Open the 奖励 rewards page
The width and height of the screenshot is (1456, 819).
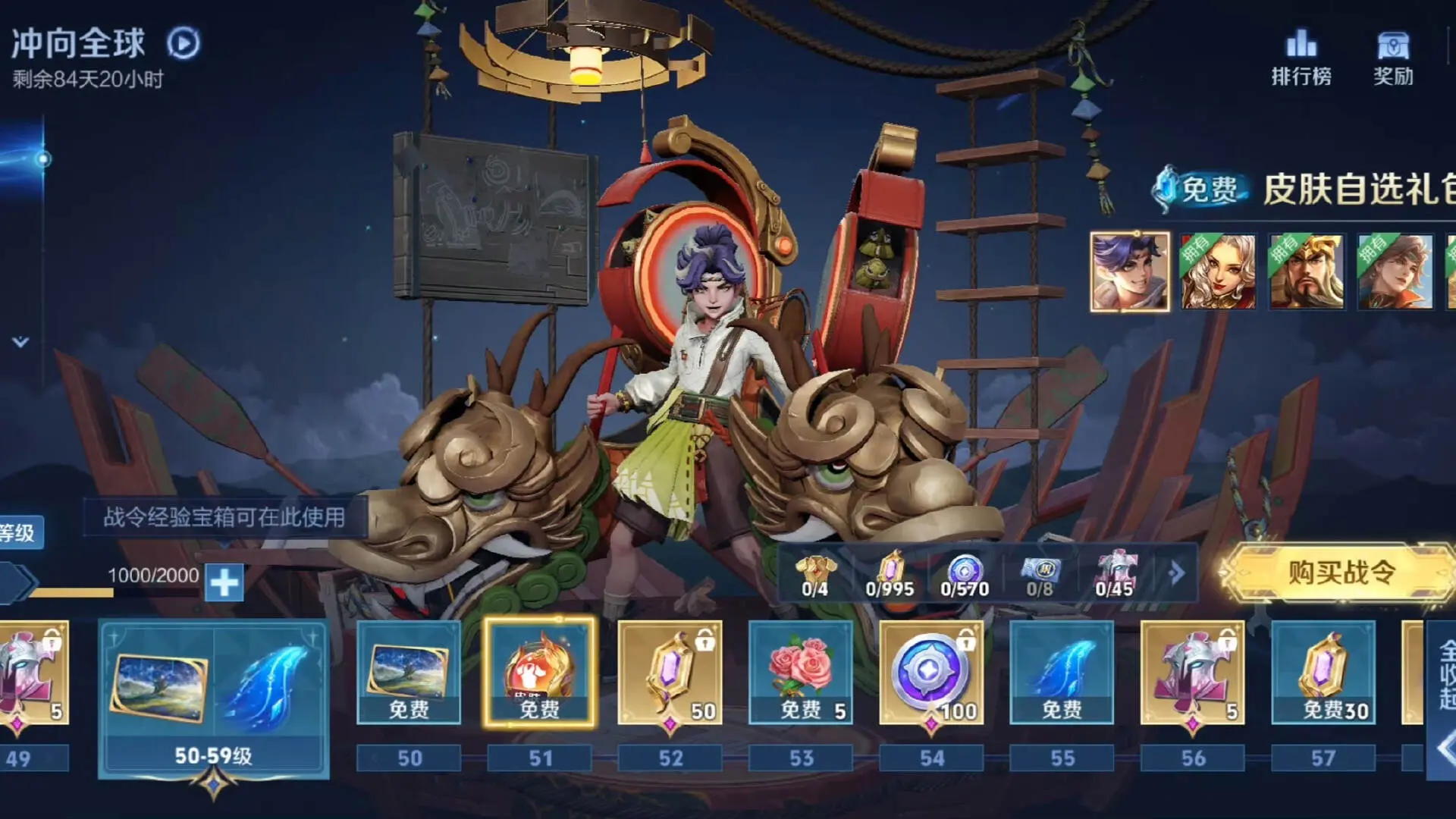(1393, 57)
